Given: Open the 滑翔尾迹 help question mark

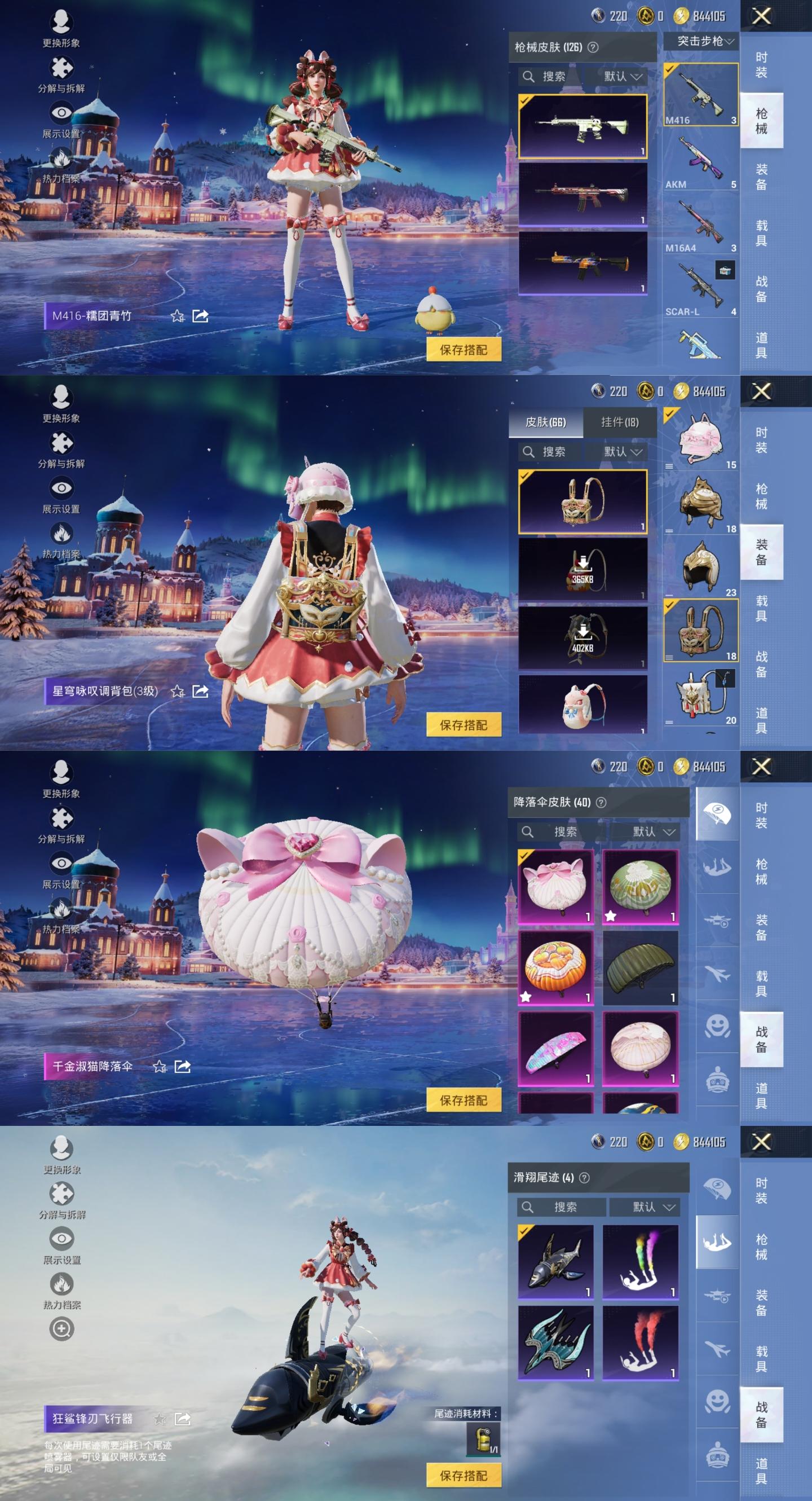Looking at the screenshot, I should pos(584,1178).
